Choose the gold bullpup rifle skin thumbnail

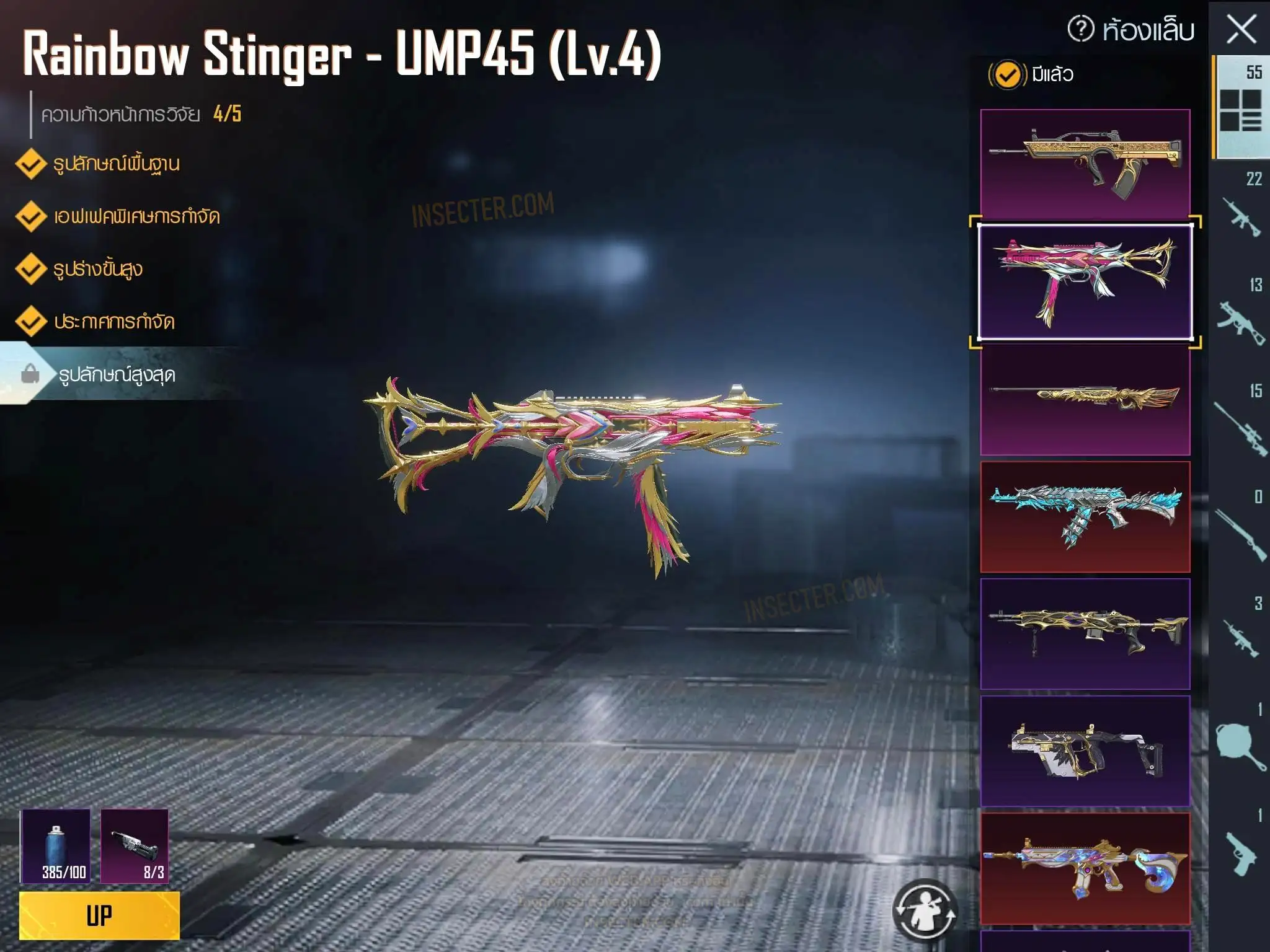(x=1085, y=164)
